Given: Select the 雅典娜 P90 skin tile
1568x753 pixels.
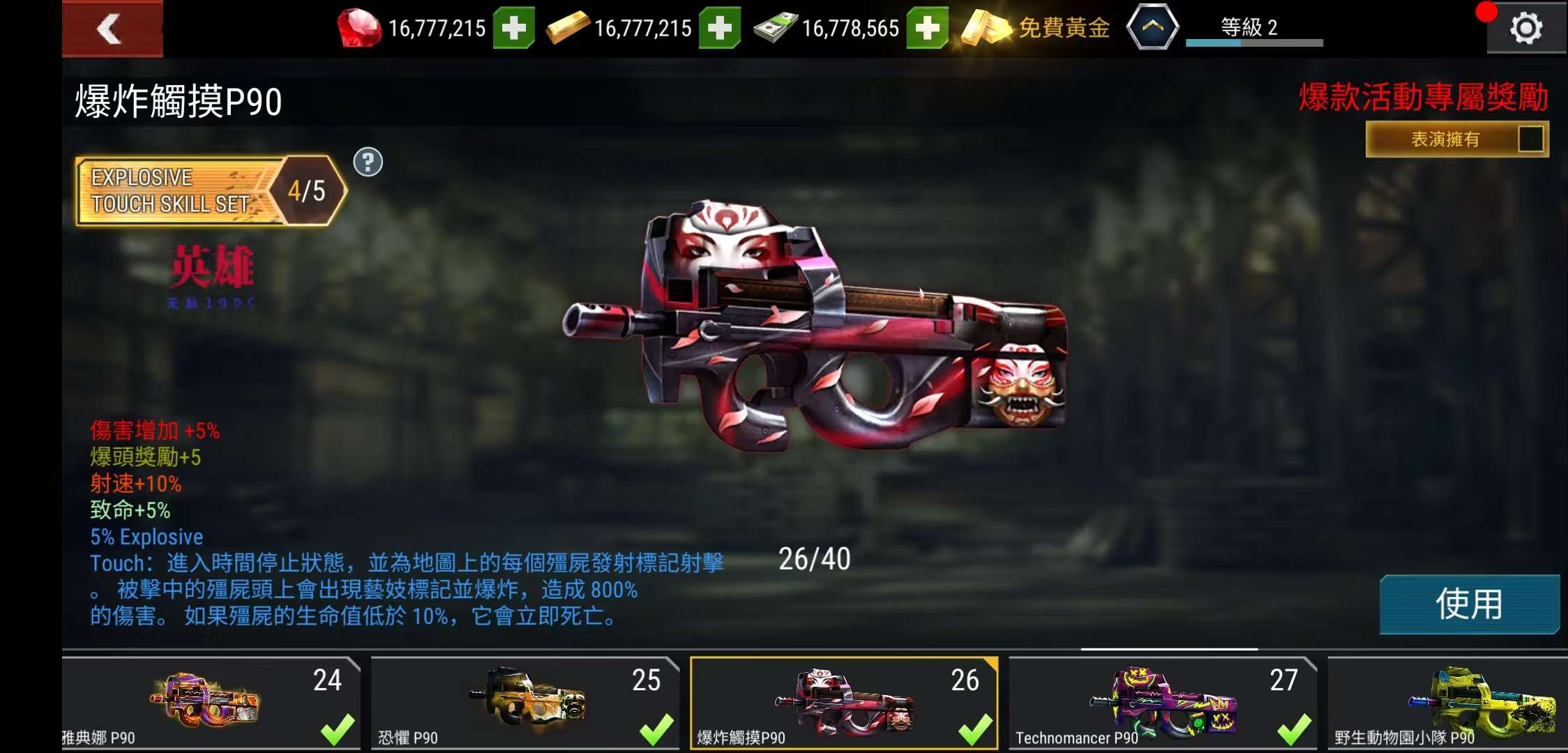Looking at the screenshot, I should (x=211, y=703).
